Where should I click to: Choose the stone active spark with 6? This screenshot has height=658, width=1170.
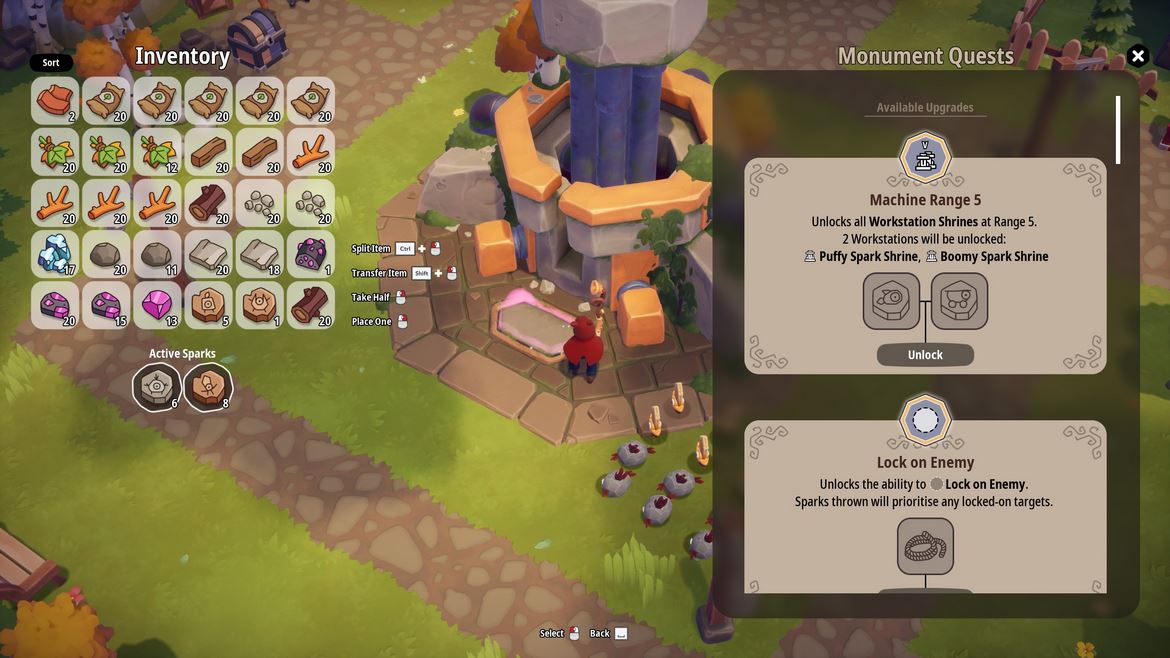pyautogui.click(x=157, y=387)
